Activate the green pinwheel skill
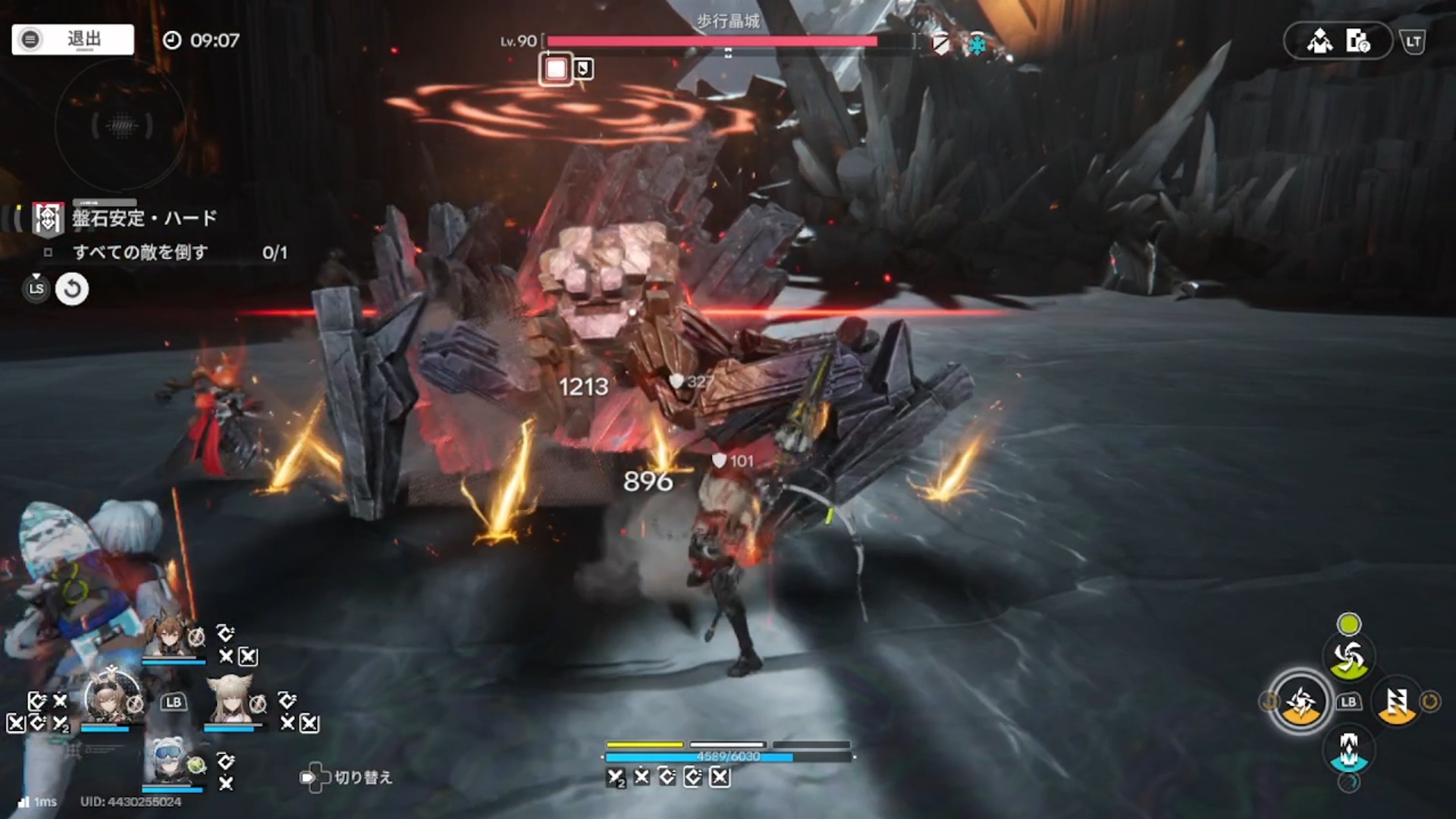 [x=1348, y=657]
